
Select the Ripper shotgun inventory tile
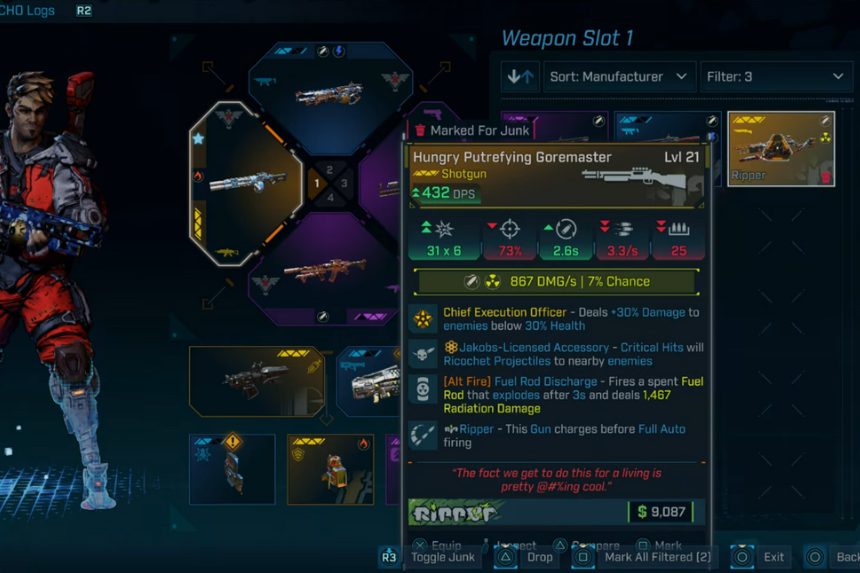click(x=781, y=149)
